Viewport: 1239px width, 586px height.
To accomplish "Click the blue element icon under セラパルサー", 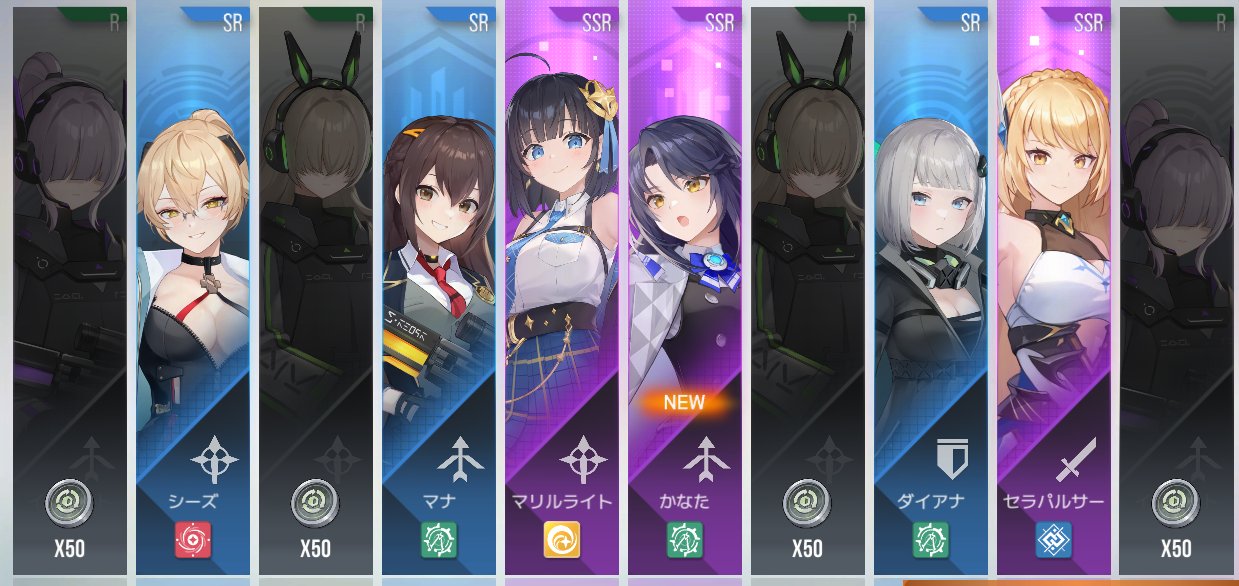I will click(x=1053, y=541).
